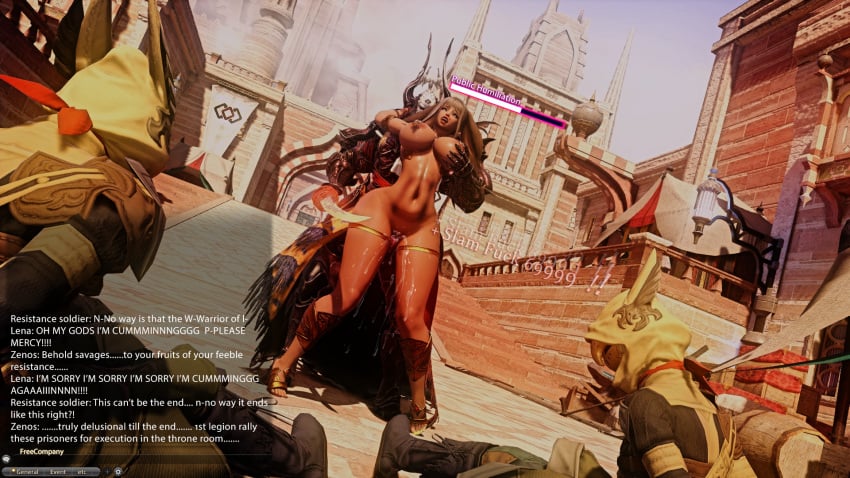Open the Event chat tab

(58, 470)
